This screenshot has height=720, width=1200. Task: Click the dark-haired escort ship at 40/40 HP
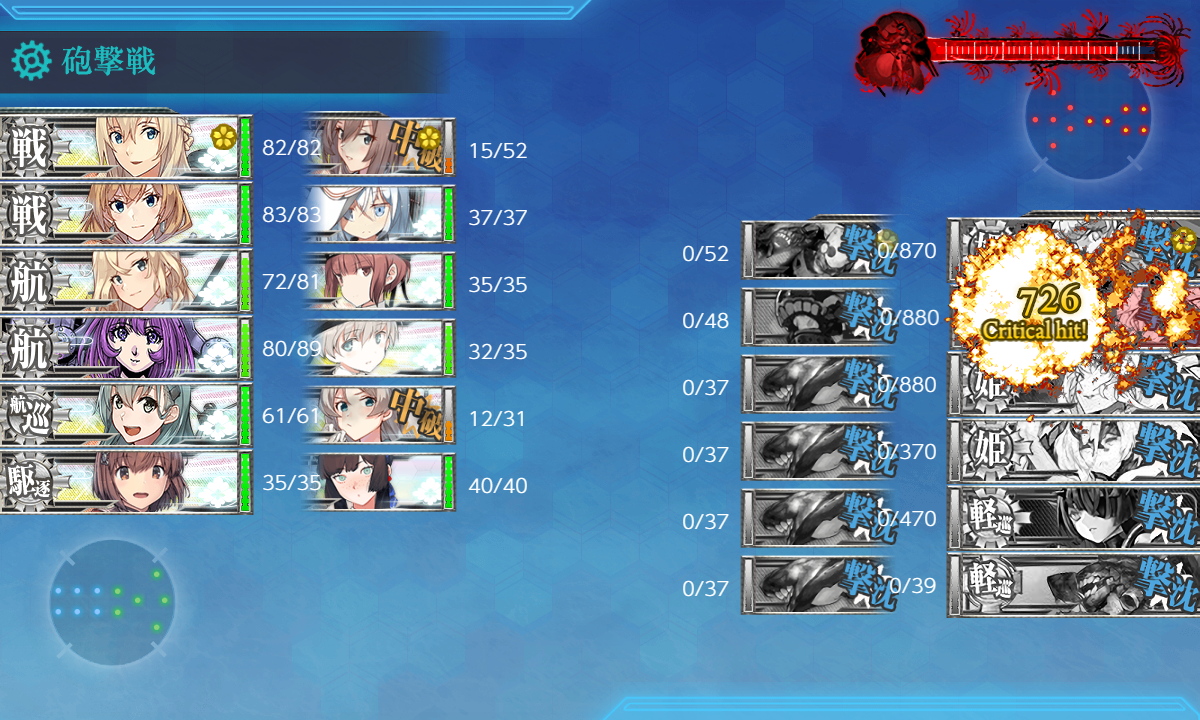(x=380, y=483)
